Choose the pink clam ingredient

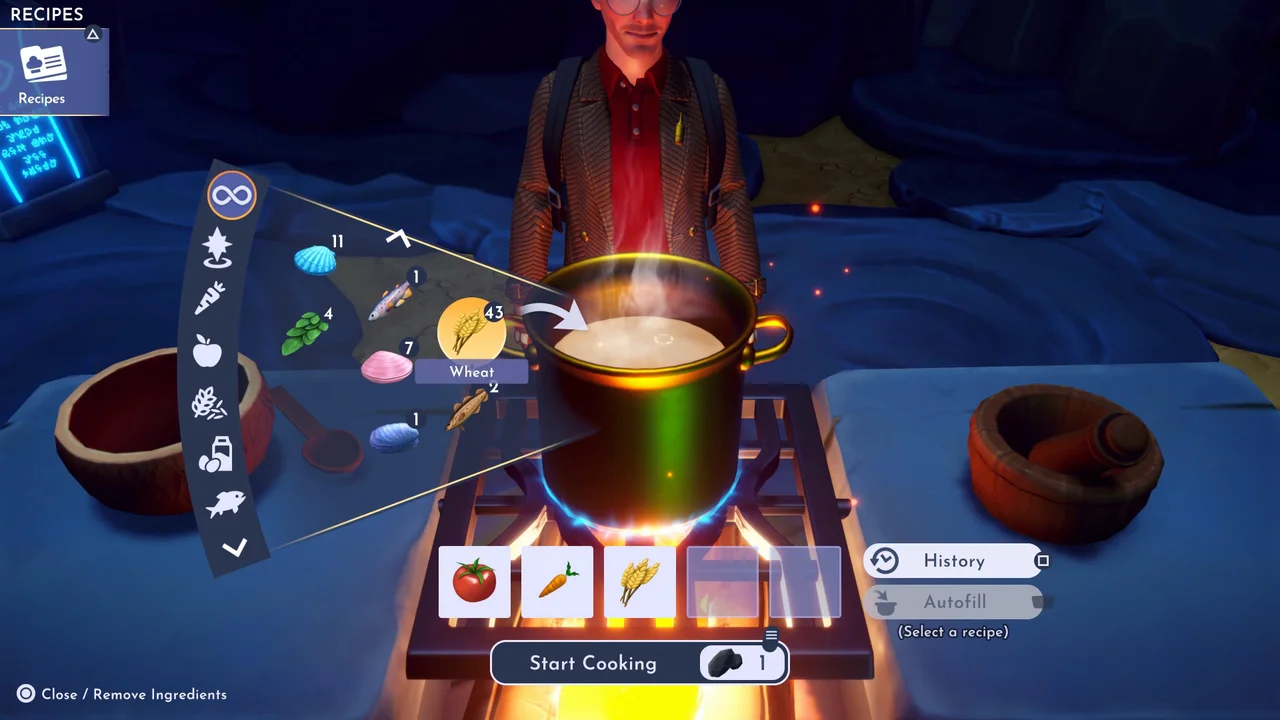385,367
